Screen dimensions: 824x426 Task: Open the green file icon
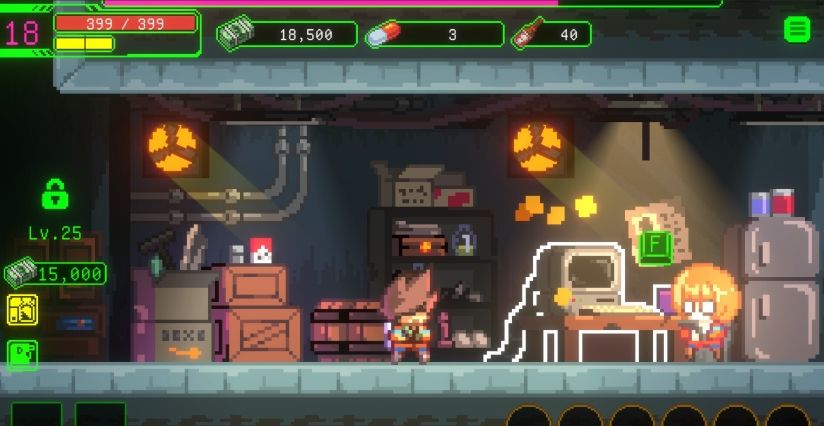point(22,353)
